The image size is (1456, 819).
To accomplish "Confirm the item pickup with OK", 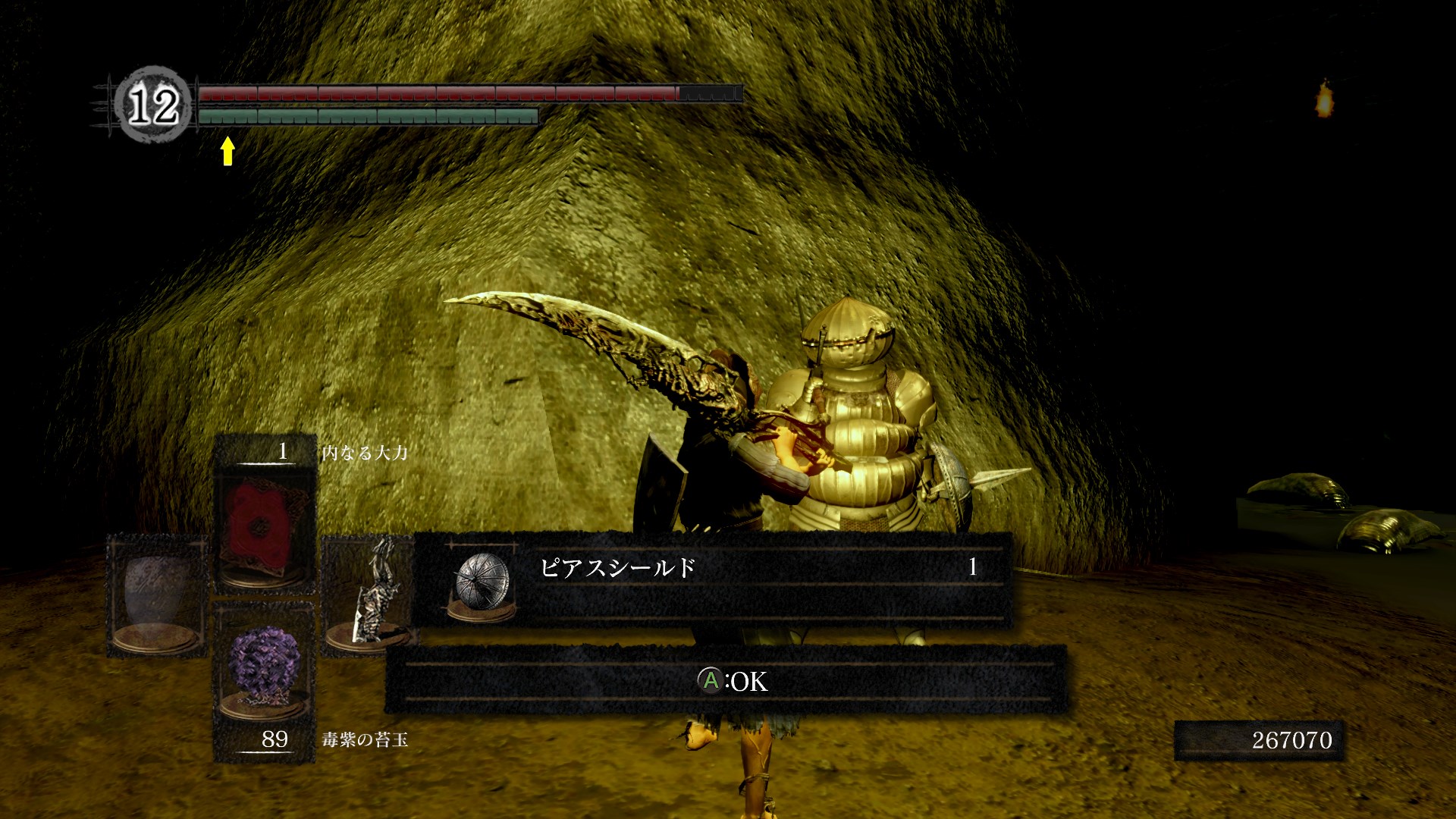I will pos(731,681).
